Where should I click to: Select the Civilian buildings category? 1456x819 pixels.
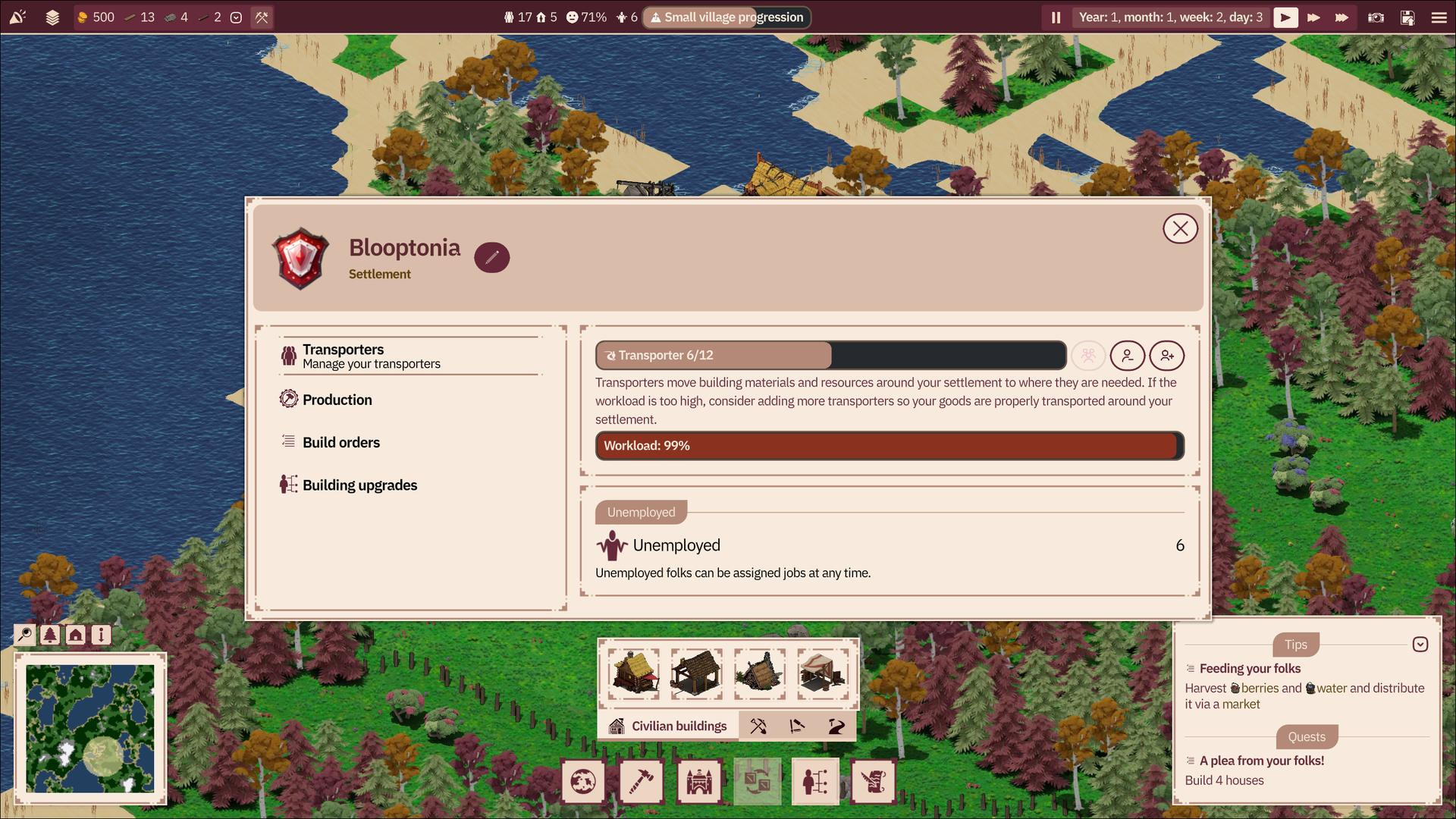668,726
